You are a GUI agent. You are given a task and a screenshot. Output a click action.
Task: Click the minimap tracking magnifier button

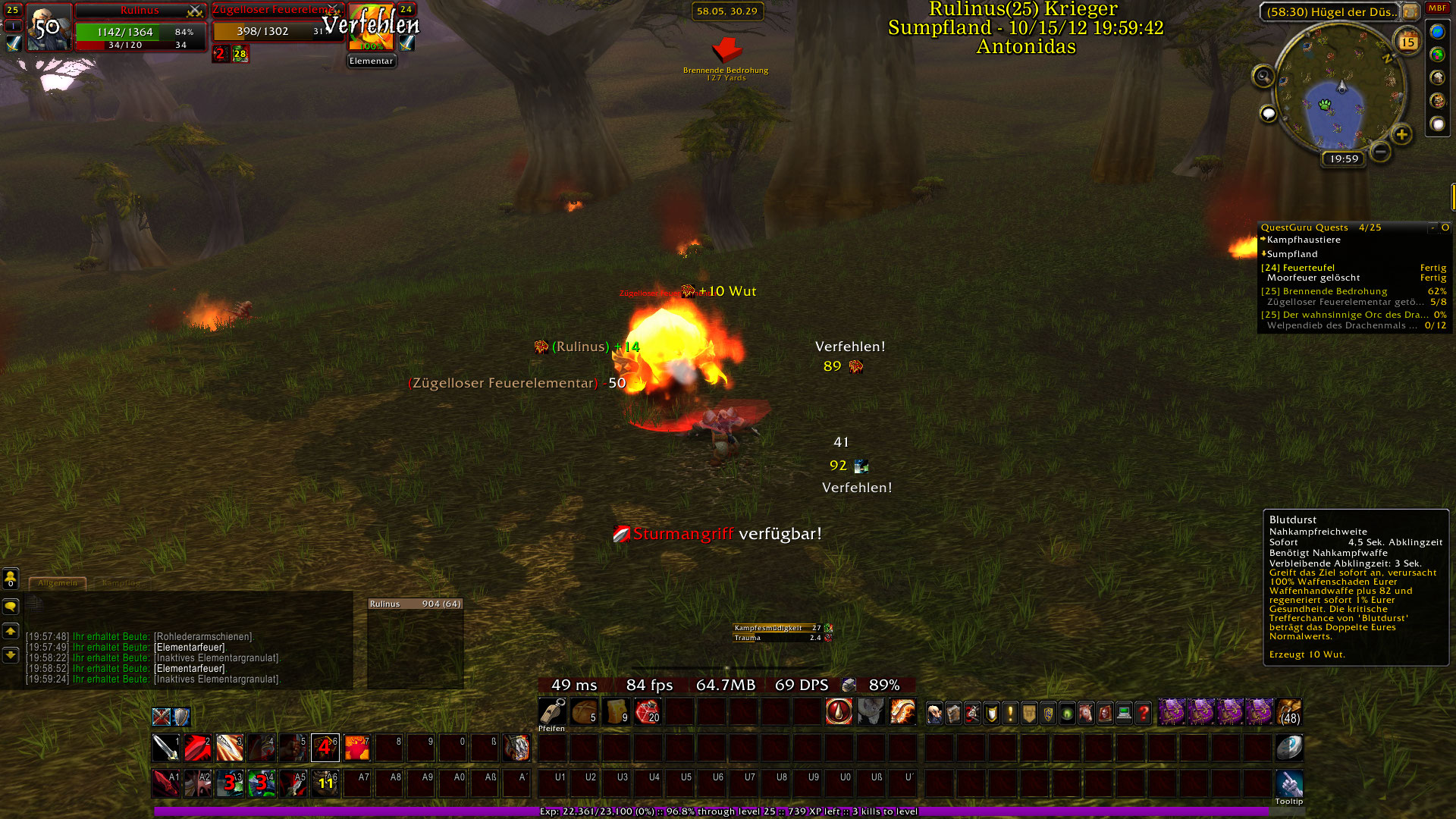pyautogui.click(x=1263, y=76)
